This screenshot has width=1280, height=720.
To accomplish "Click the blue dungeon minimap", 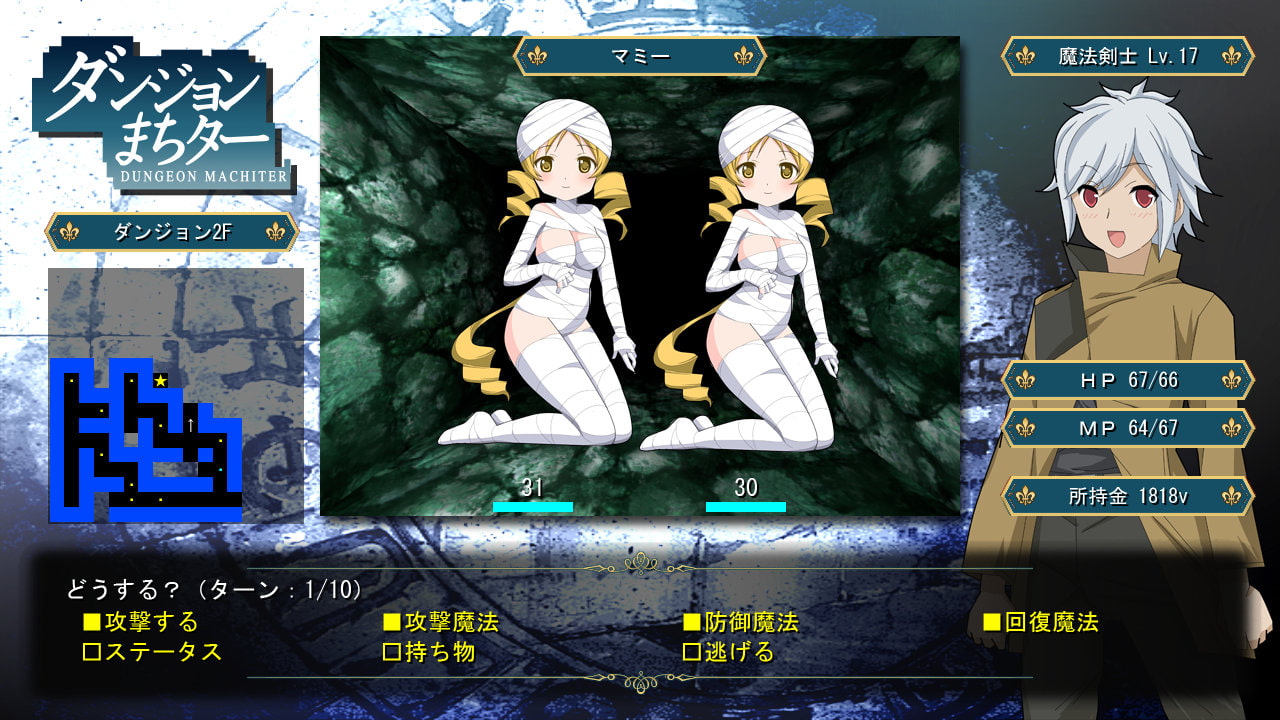I will pyautogui.click(x=146, y=440).
